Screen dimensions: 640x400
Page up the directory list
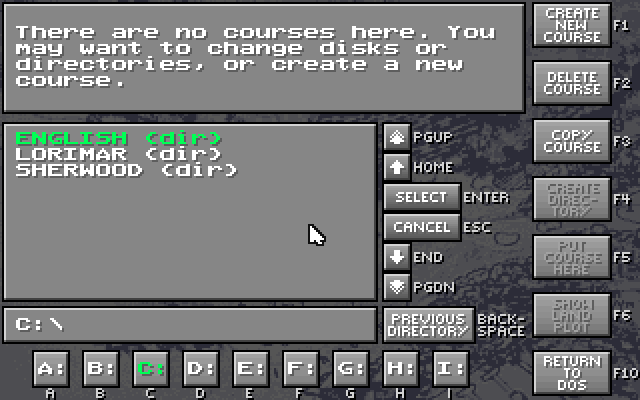coord(397,137)
